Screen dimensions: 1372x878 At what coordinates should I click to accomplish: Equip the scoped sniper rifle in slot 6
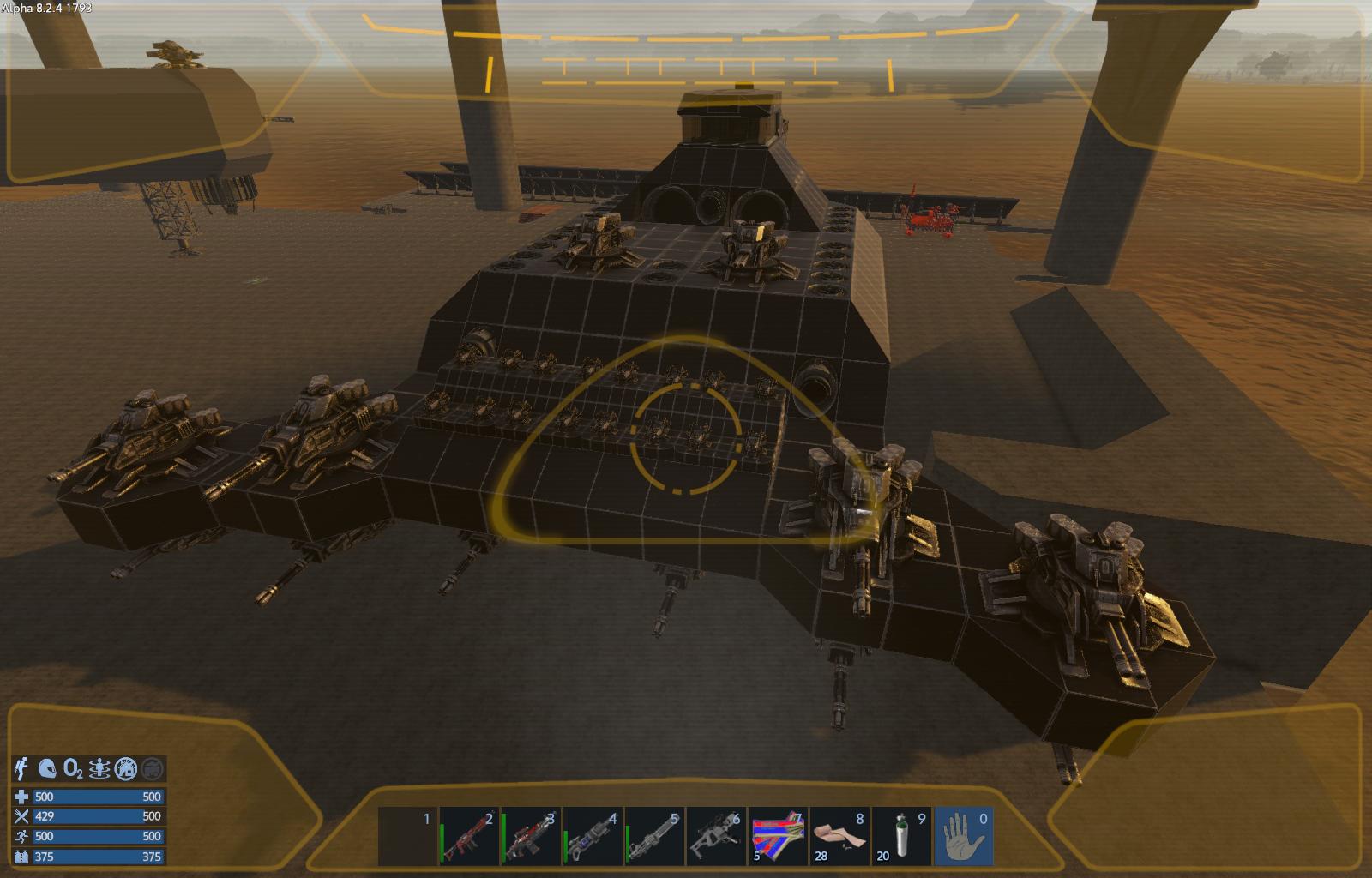pos(717,838)
